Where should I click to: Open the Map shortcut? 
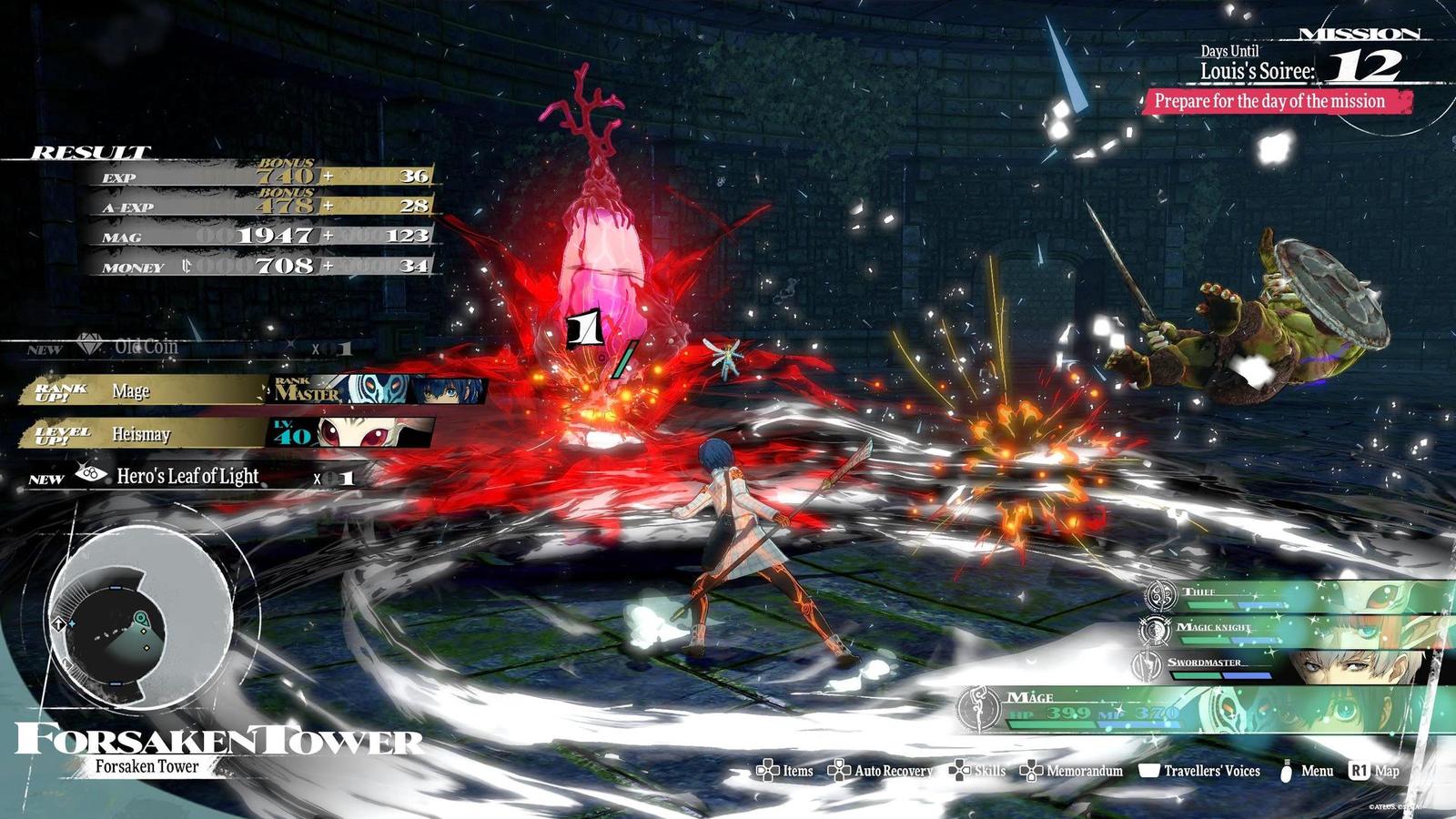1375,771
